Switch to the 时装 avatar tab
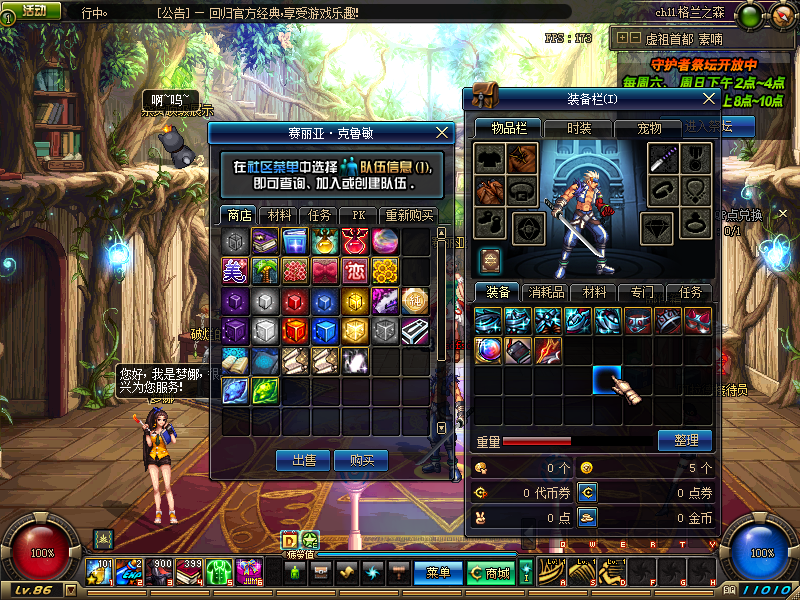The height and width of the screenshot is (600, 800). 579,128
